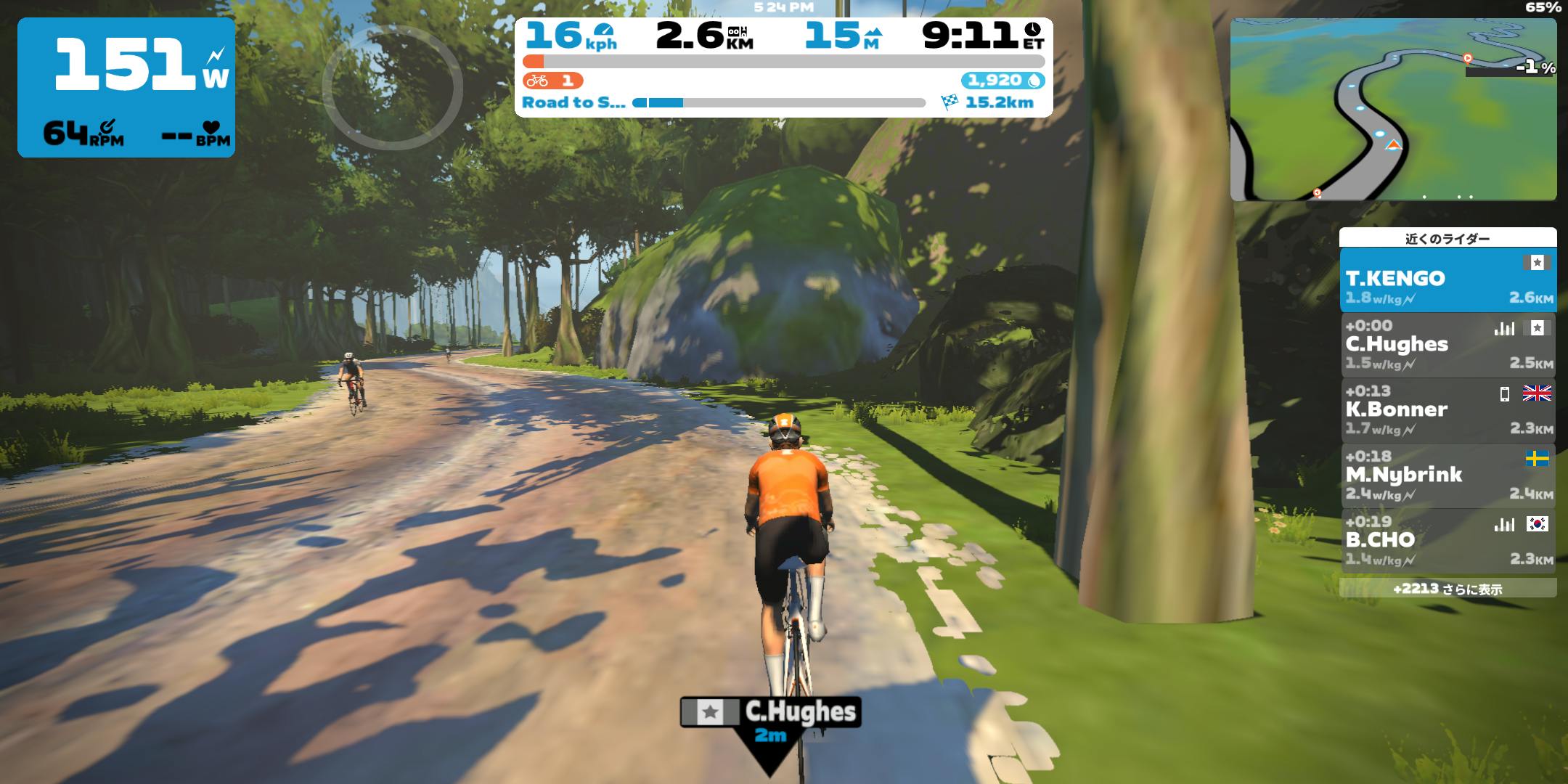The height and width of the screenshot is (784, 1568).
Task: Click the 1,920 drops counter
Action: (x=1003, y=80)
